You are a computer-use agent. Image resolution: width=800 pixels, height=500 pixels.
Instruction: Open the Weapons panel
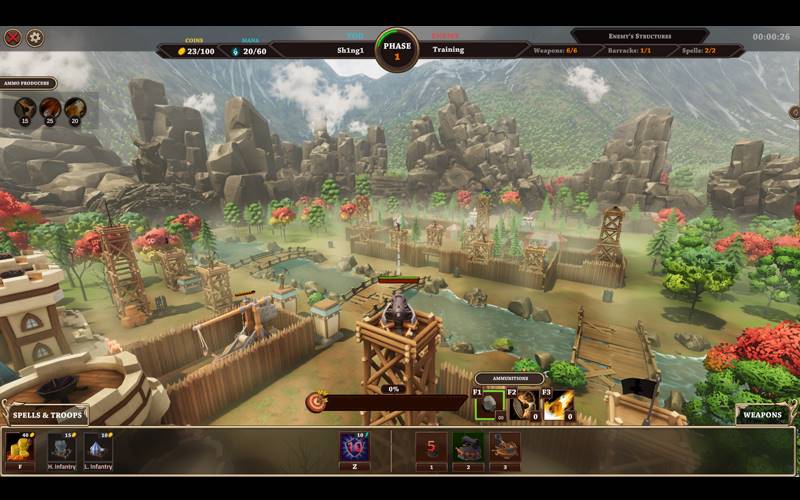click(762, 414)
